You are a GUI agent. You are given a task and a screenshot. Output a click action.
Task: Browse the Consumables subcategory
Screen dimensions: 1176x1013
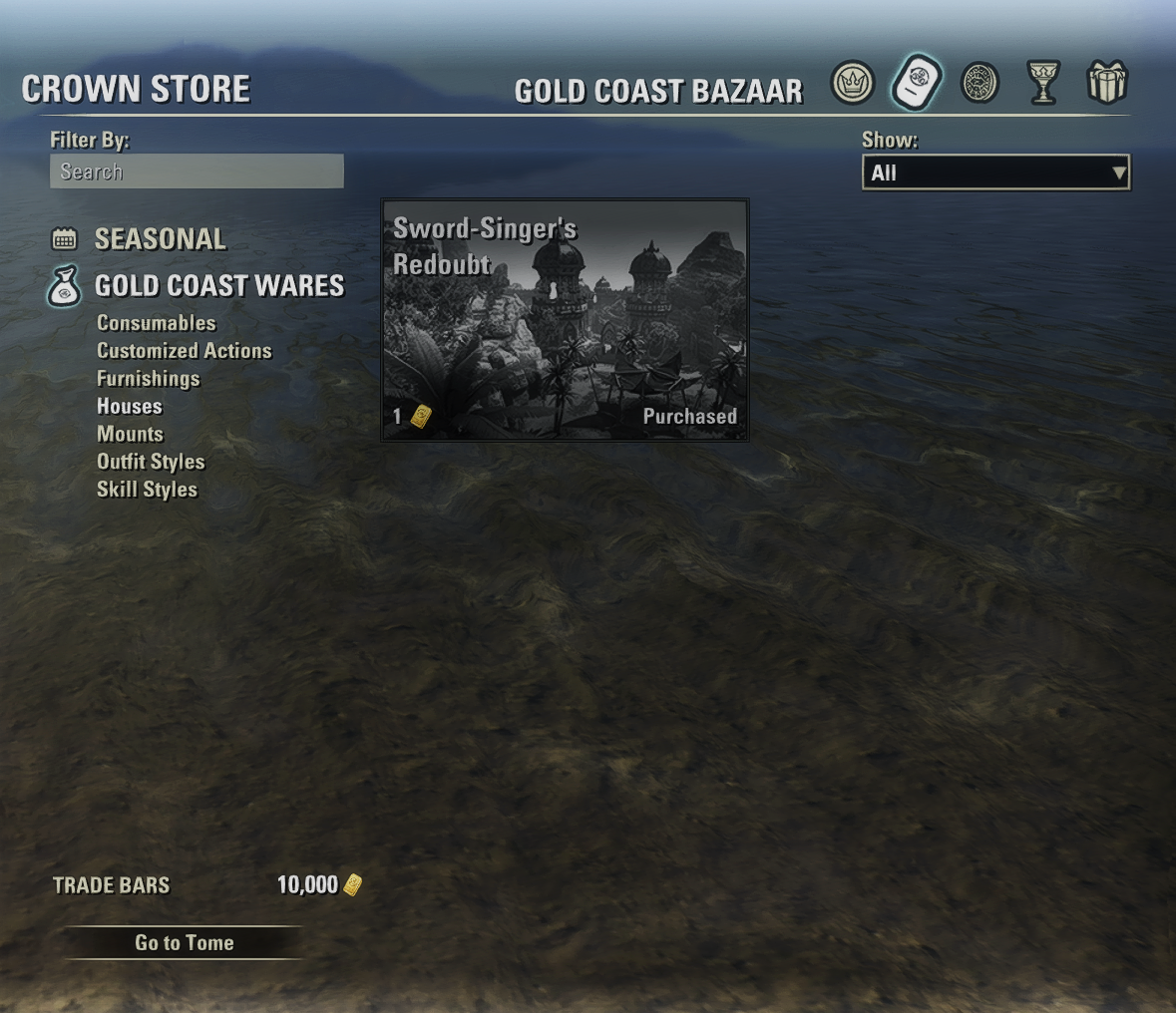[157, 323]
